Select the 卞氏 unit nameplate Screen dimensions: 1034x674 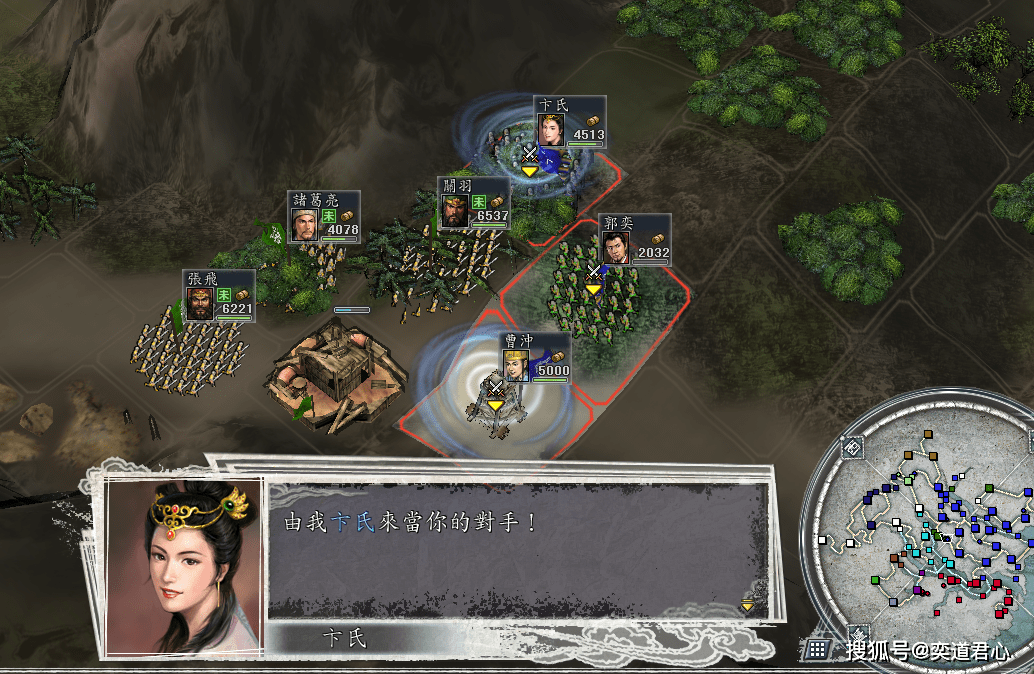[569, 123]
